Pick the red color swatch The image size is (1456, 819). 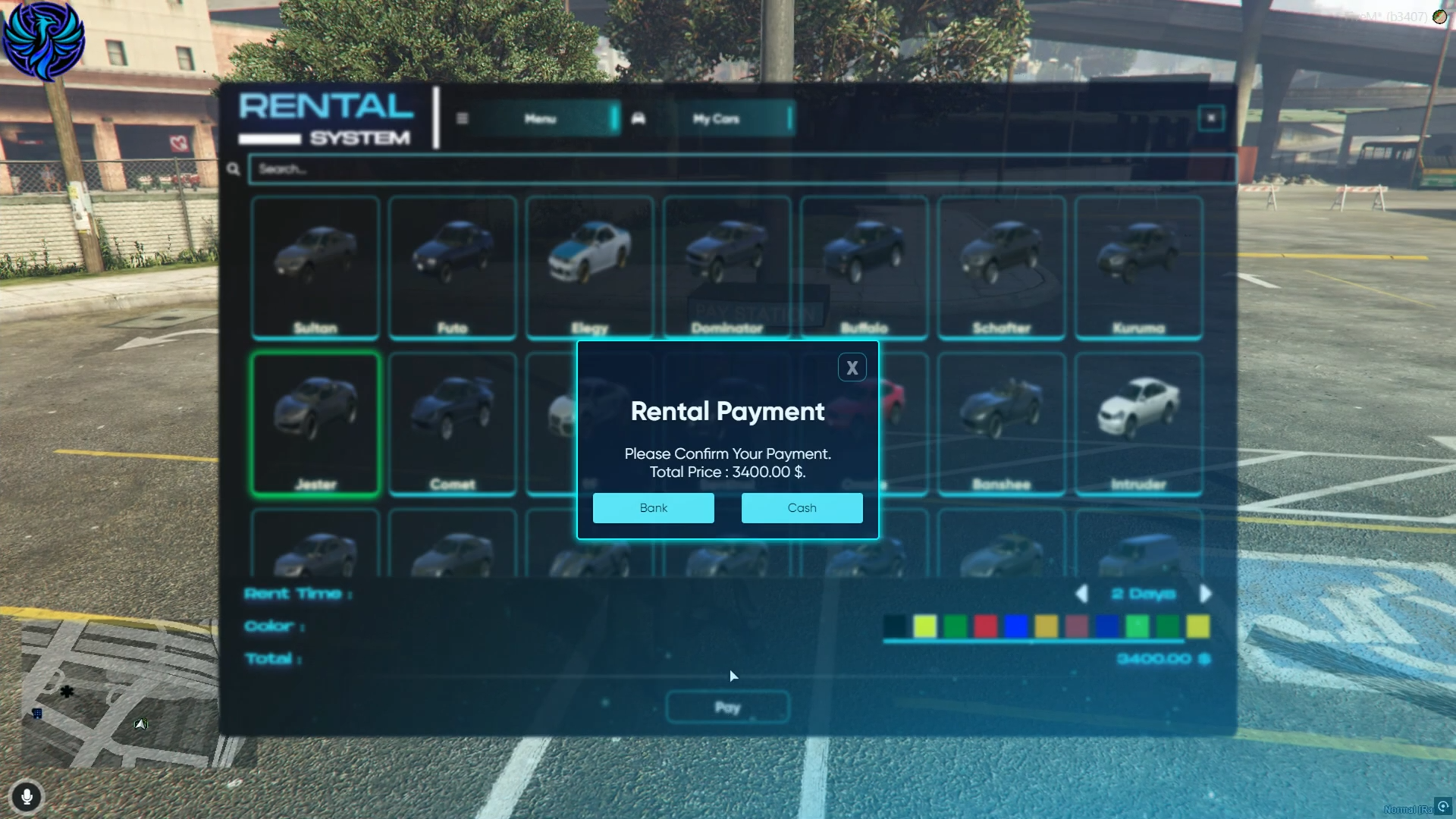985,626
